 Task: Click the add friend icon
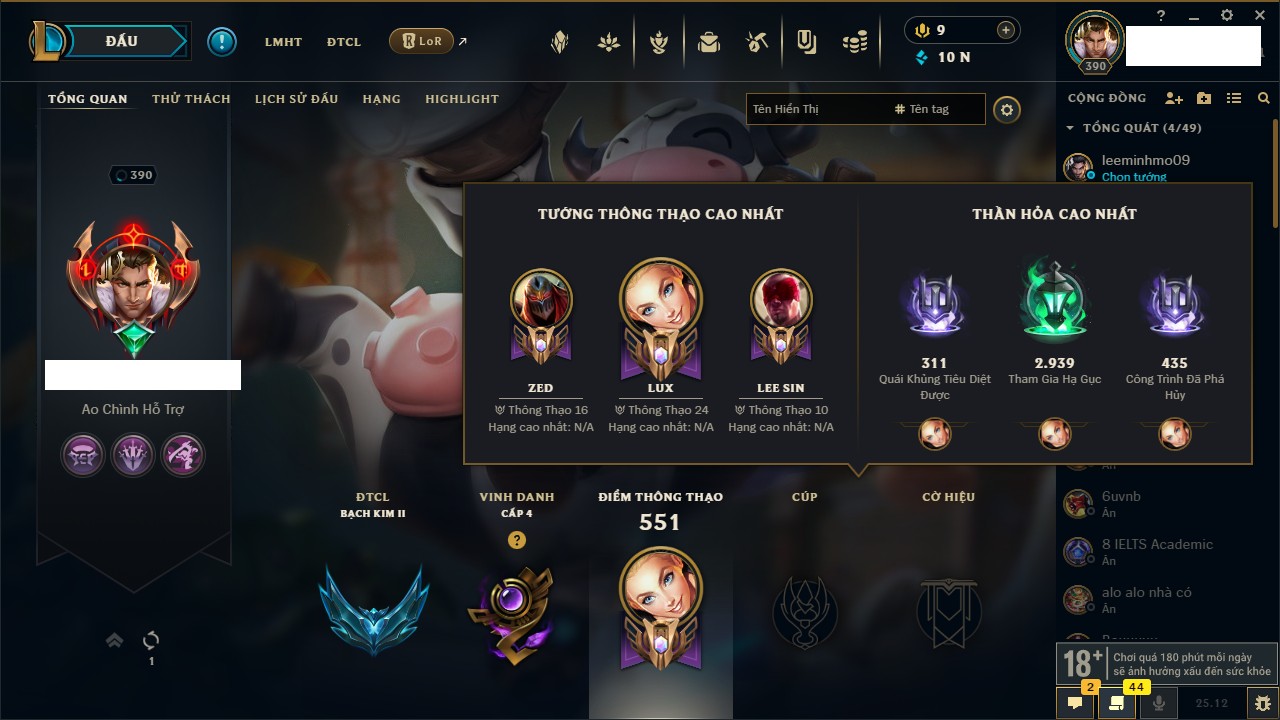1174,98
